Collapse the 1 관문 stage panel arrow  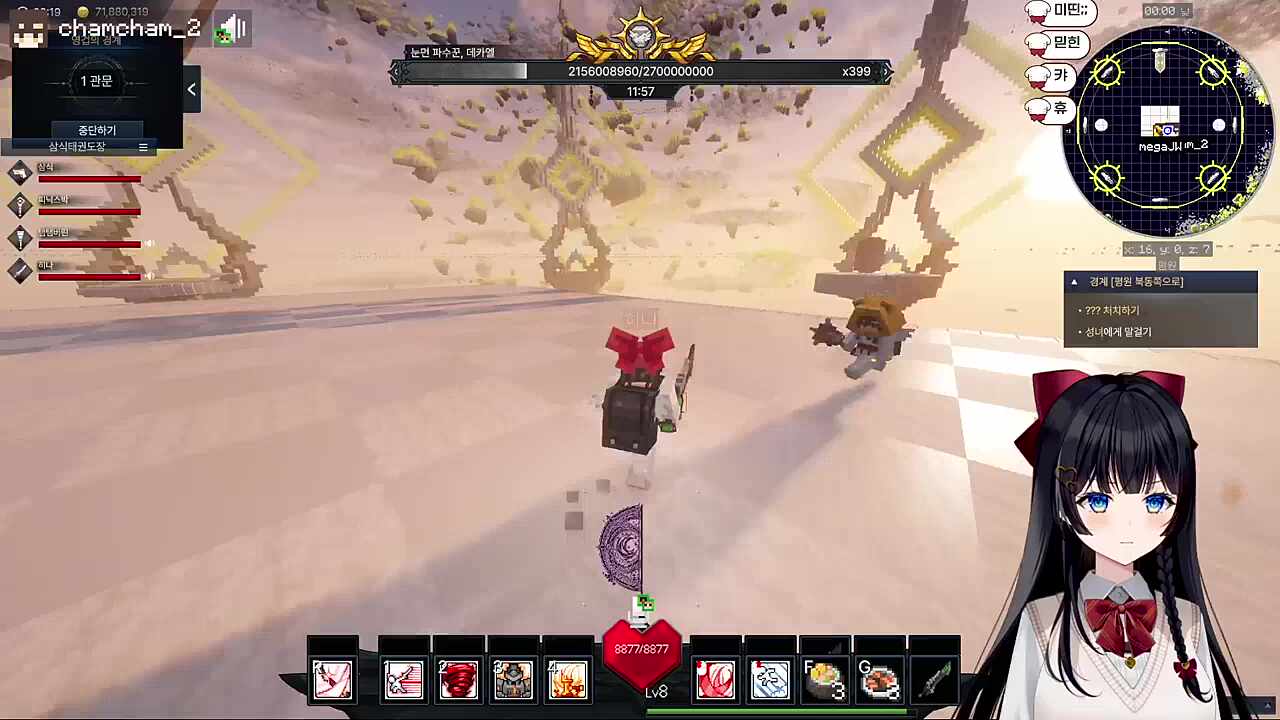pos(191,89)
